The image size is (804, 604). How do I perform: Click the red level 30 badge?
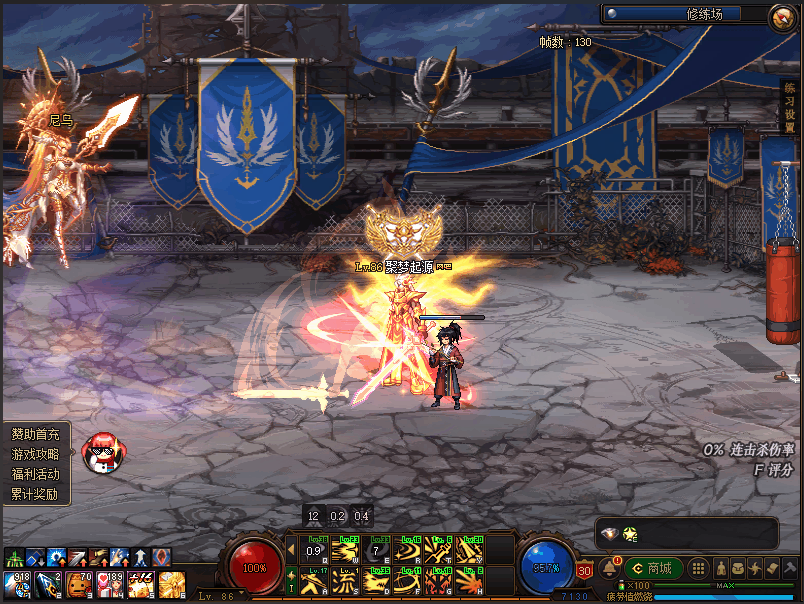[x=585, y=571]
